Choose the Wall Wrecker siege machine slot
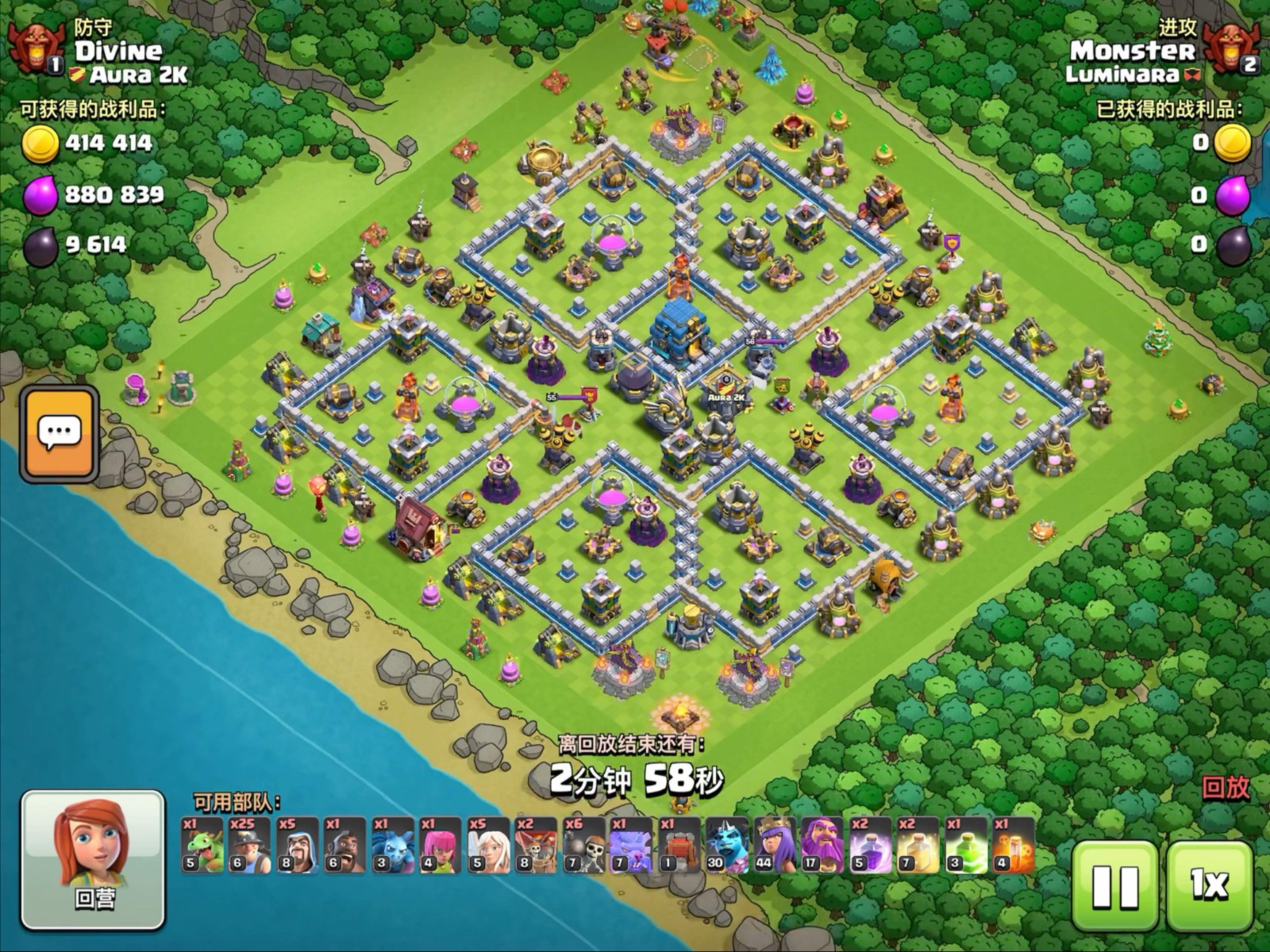 click(679, 846)
